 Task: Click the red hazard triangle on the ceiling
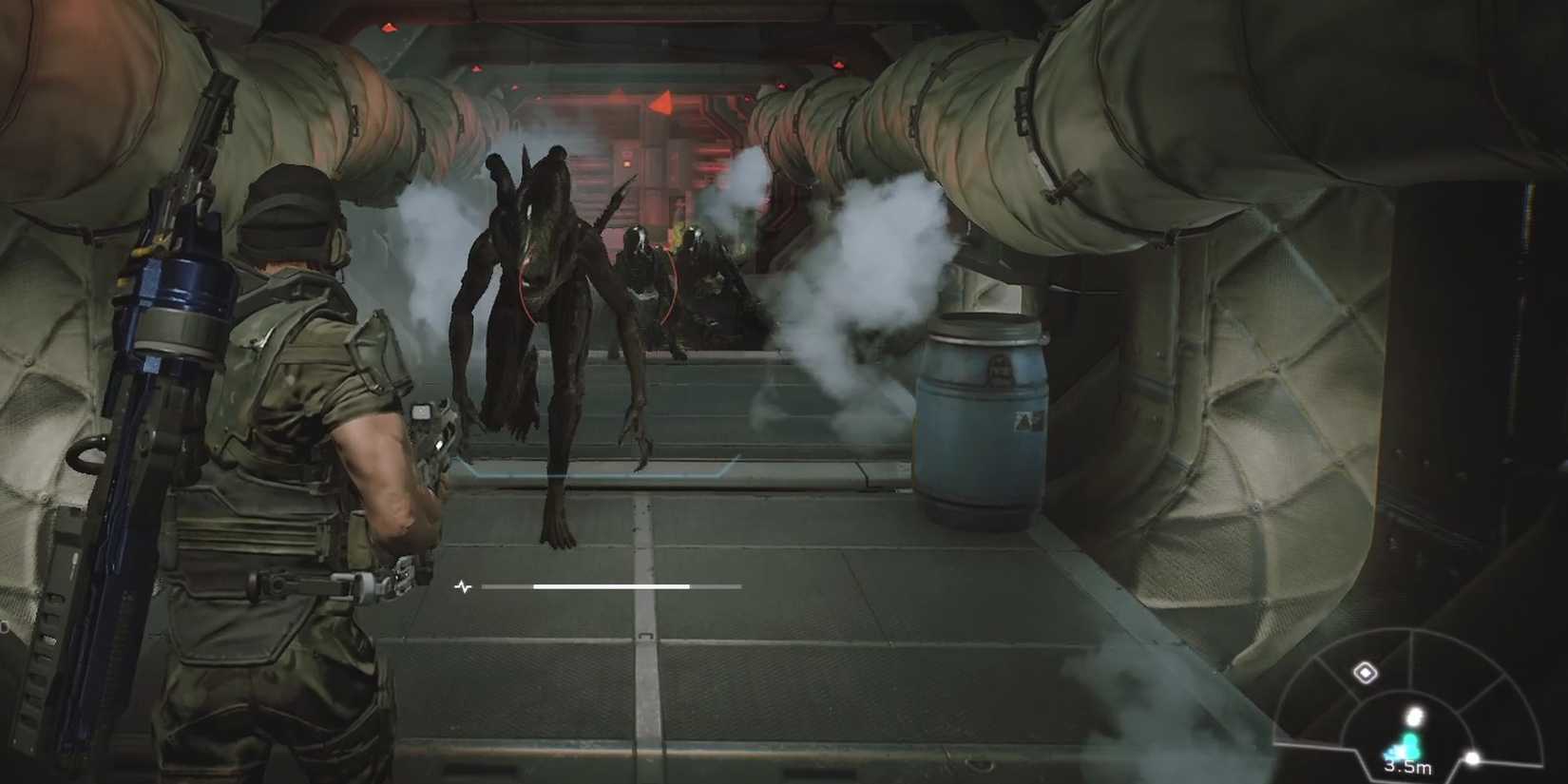[663, 102]
